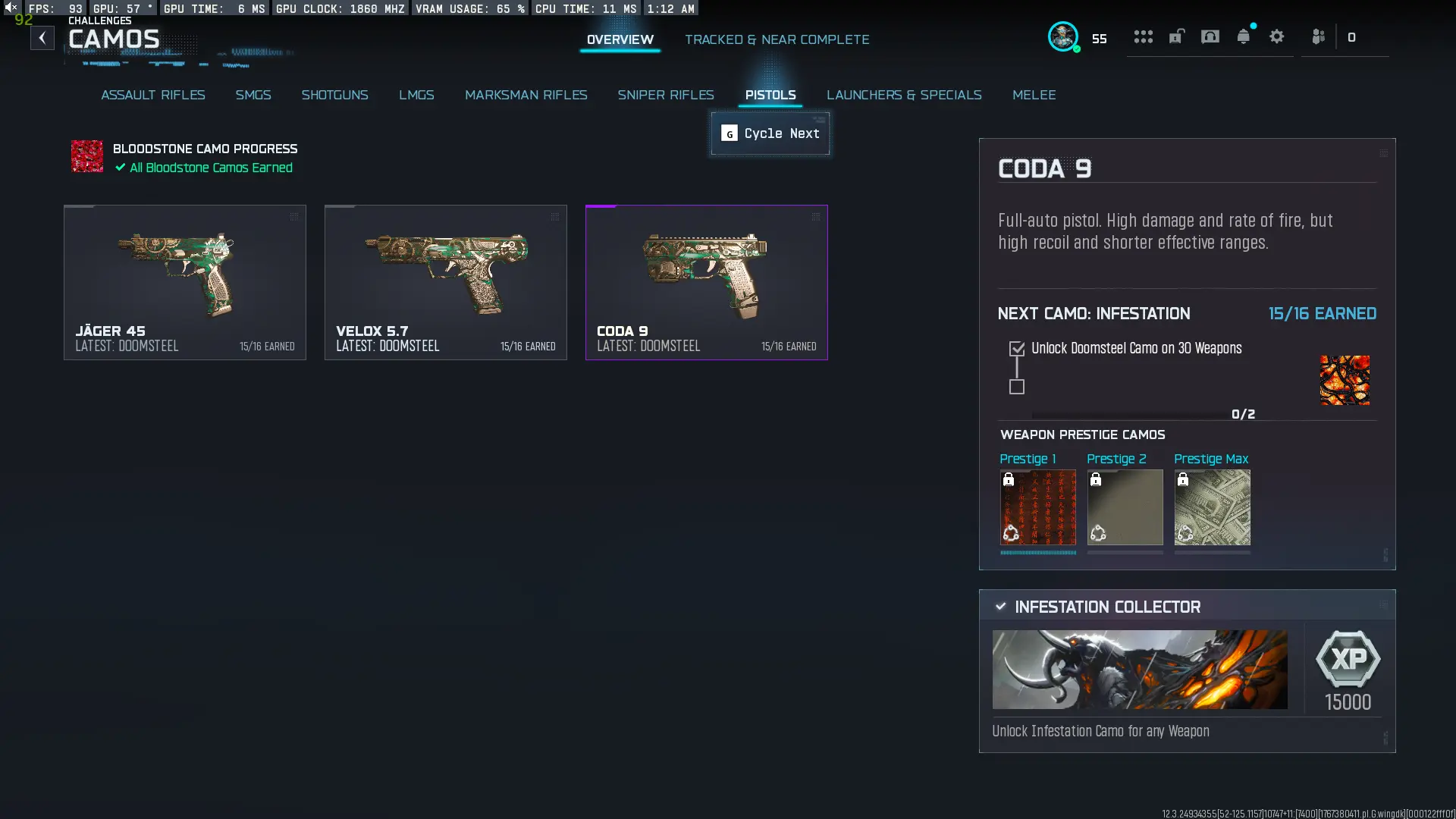Click the muted speaker icon top-left
This screenshot has width=1456, height=819.
10,7
